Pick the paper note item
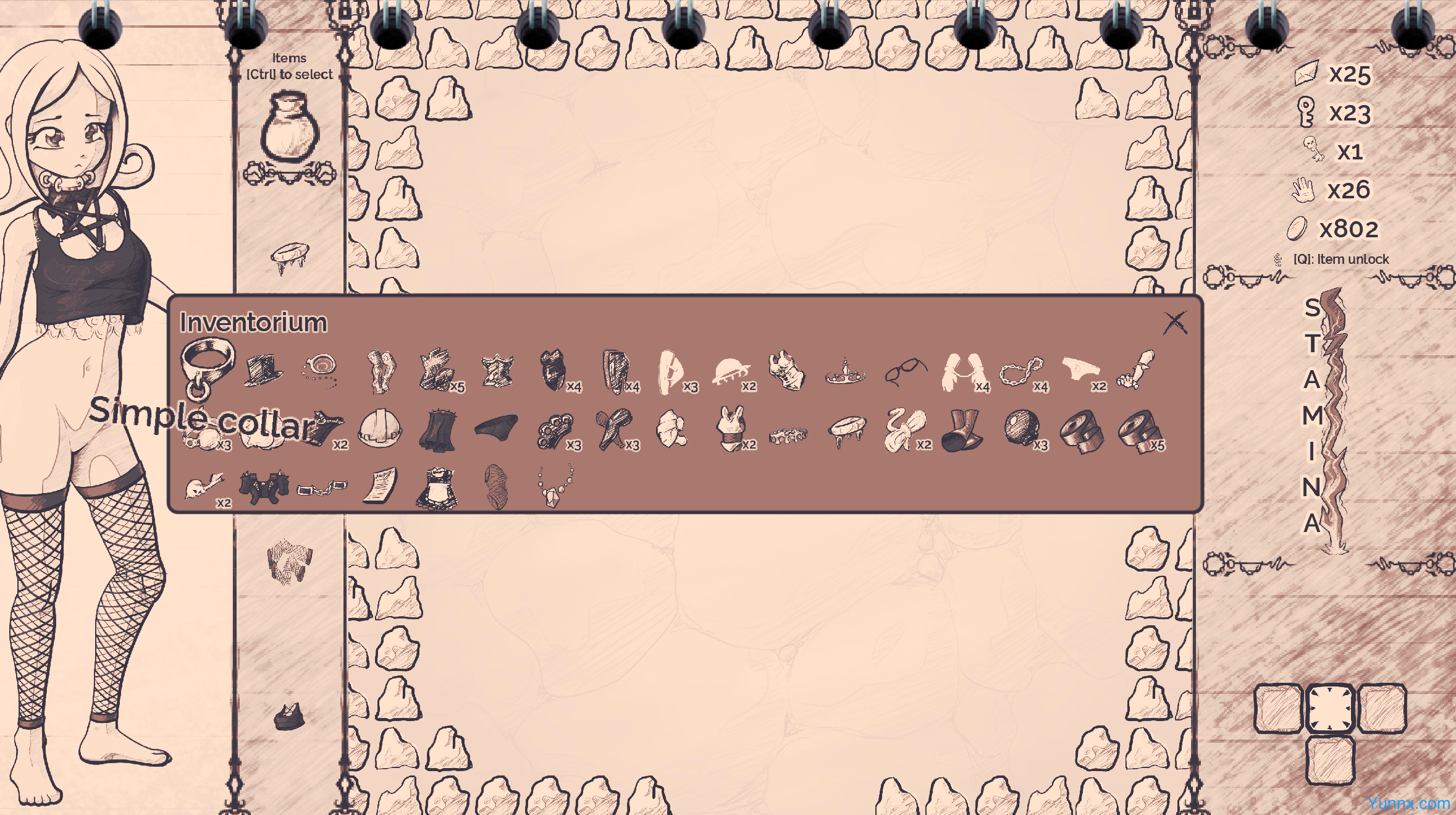The height and width of the screenshot is (815, 1456). click(380, 486)
